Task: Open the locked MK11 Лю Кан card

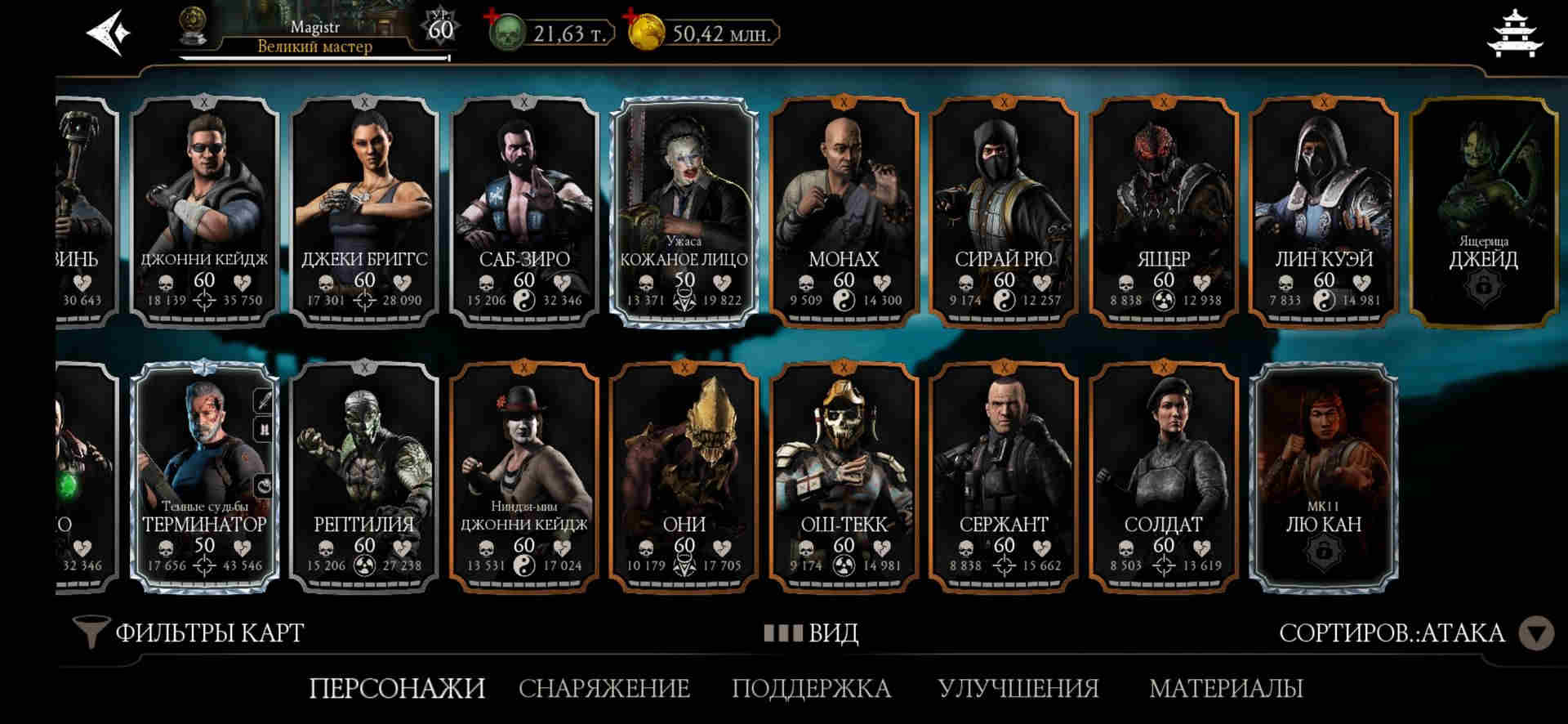Action: (x=1323, y=476)
